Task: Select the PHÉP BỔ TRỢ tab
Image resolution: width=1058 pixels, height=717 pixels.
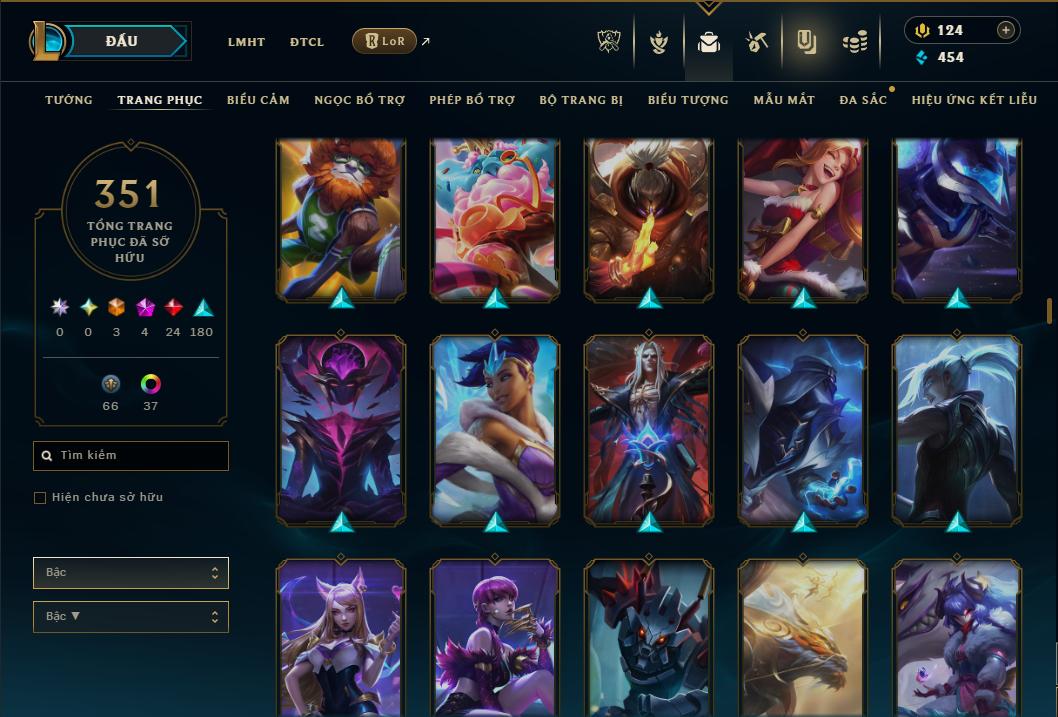Action: 472,100
